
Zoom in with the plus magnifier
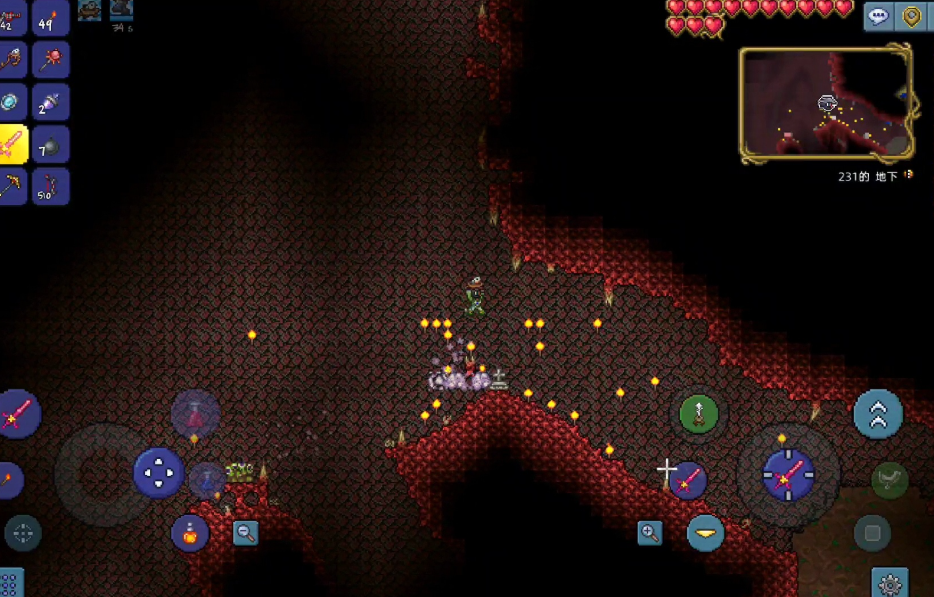(650, 533)
